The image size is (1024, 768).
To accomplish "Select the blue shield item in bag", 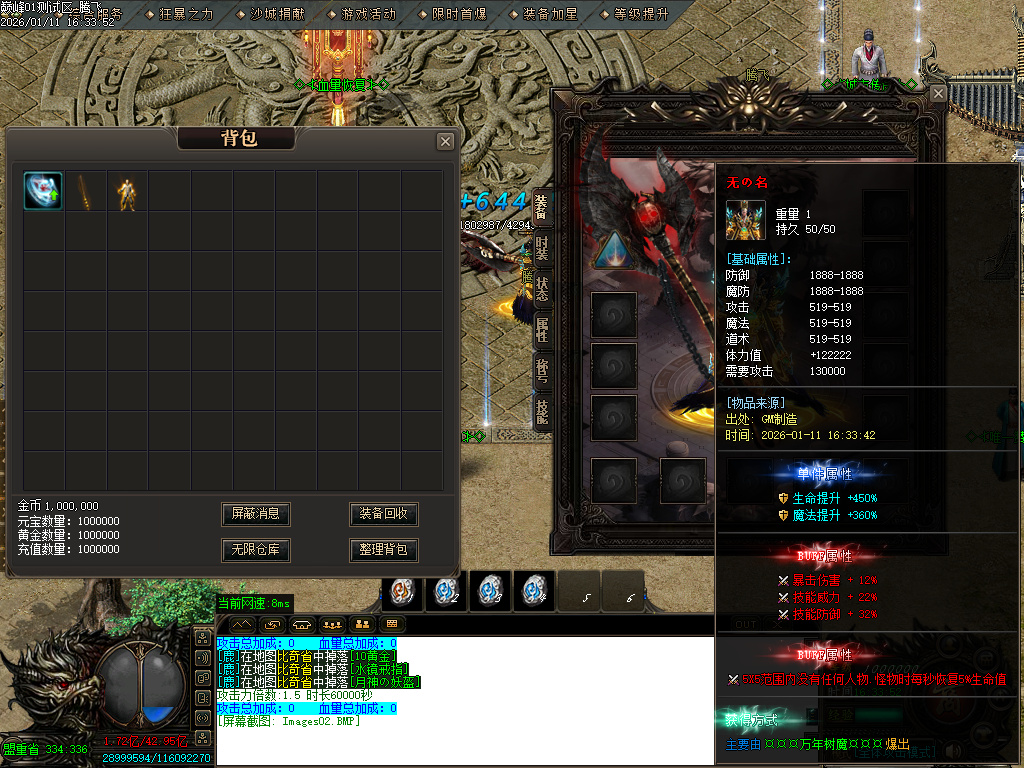I will [x=43, y=190].
